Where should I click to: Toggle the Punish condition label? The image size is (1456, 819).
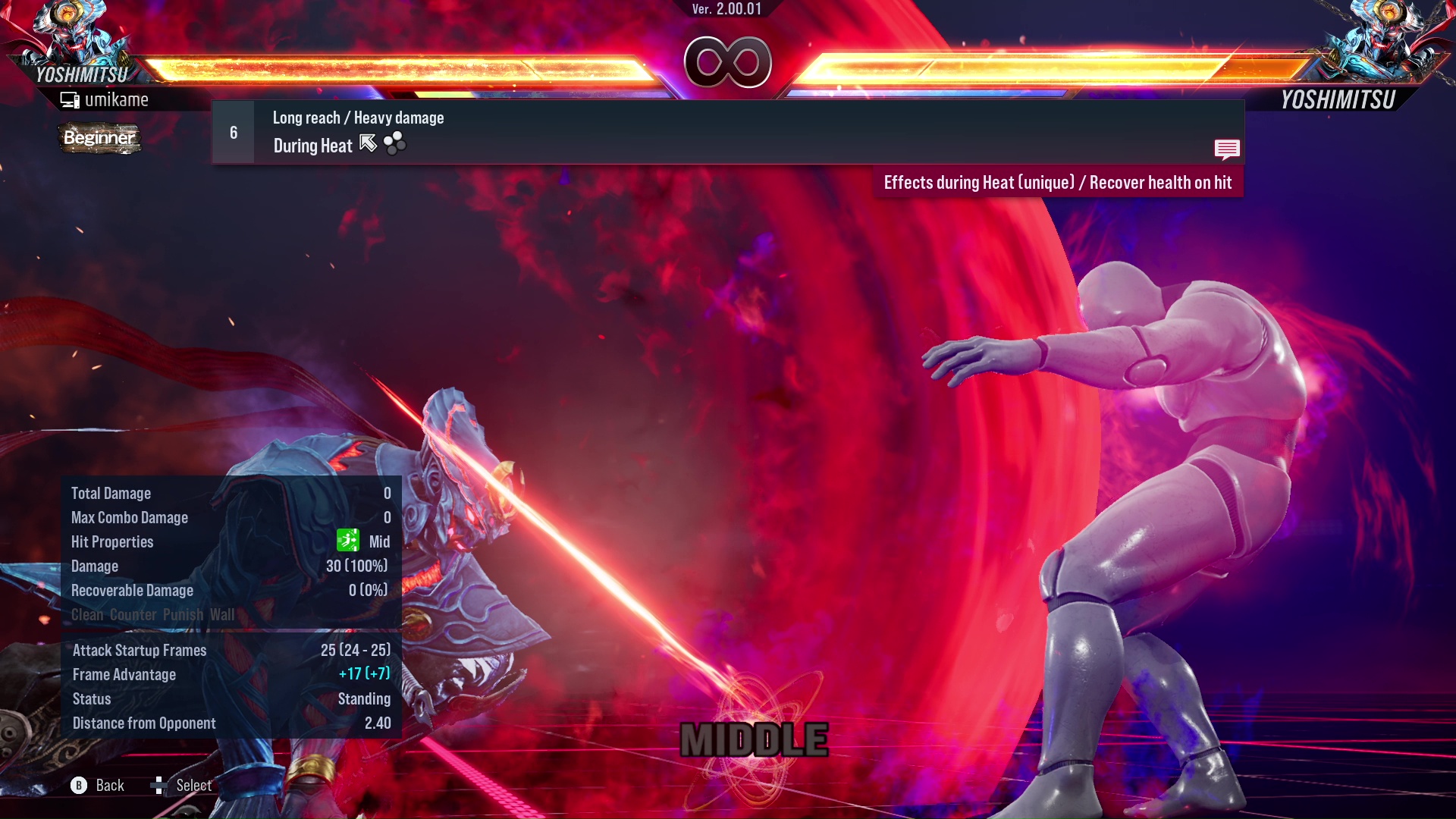pos(180,615)
